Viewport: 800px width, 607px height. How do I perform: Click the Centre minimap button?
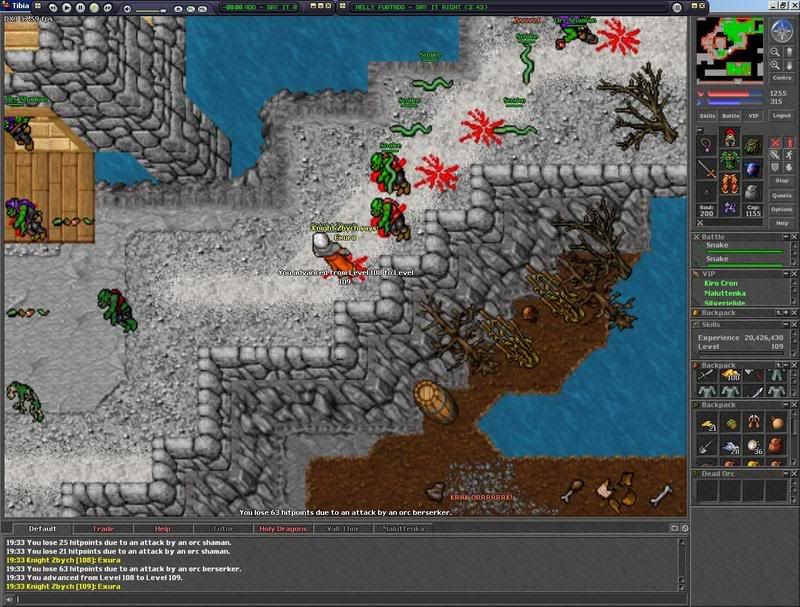tap(782, 76)
